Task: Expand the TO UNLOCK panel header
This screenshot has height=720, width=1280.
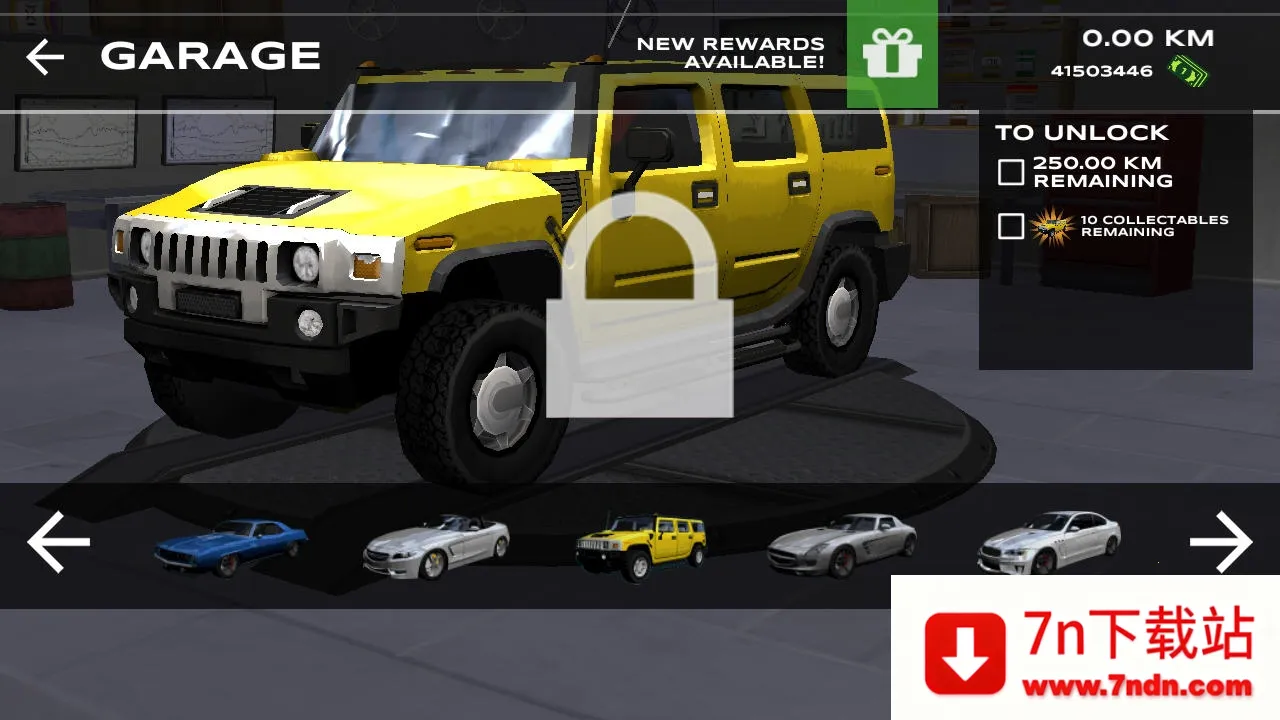Action: point(1078,132)
